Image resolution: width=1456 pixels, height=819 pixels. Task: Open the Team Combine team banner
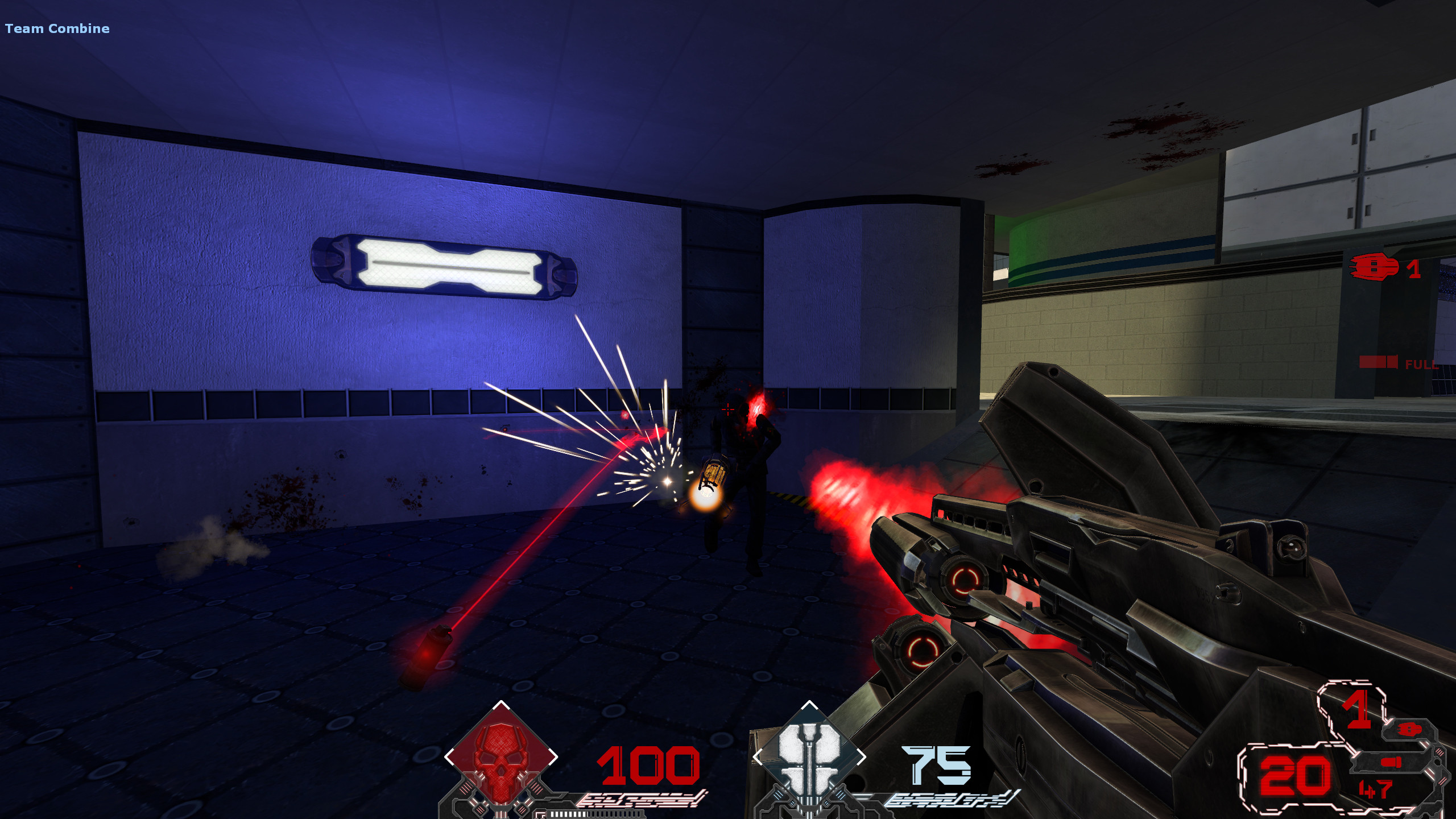click(57, 28)
